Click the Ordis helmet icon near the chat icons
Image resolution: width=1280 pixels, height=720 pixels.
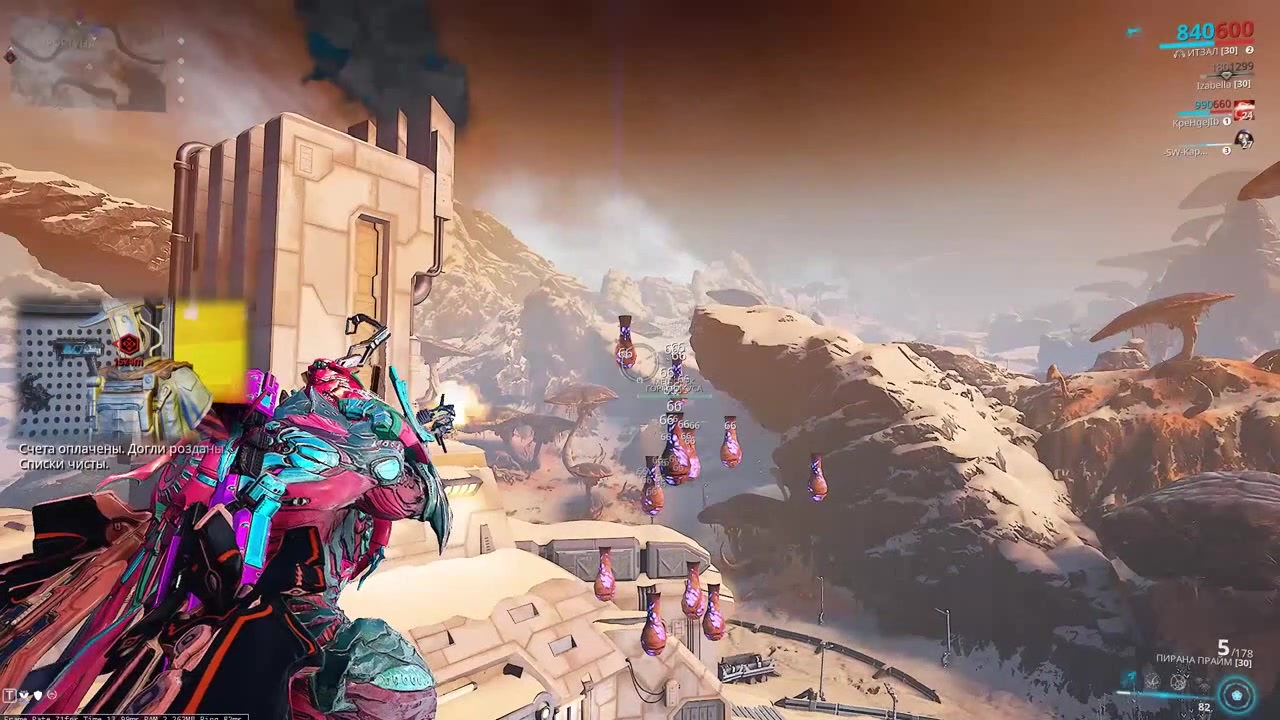click(52, 694)
